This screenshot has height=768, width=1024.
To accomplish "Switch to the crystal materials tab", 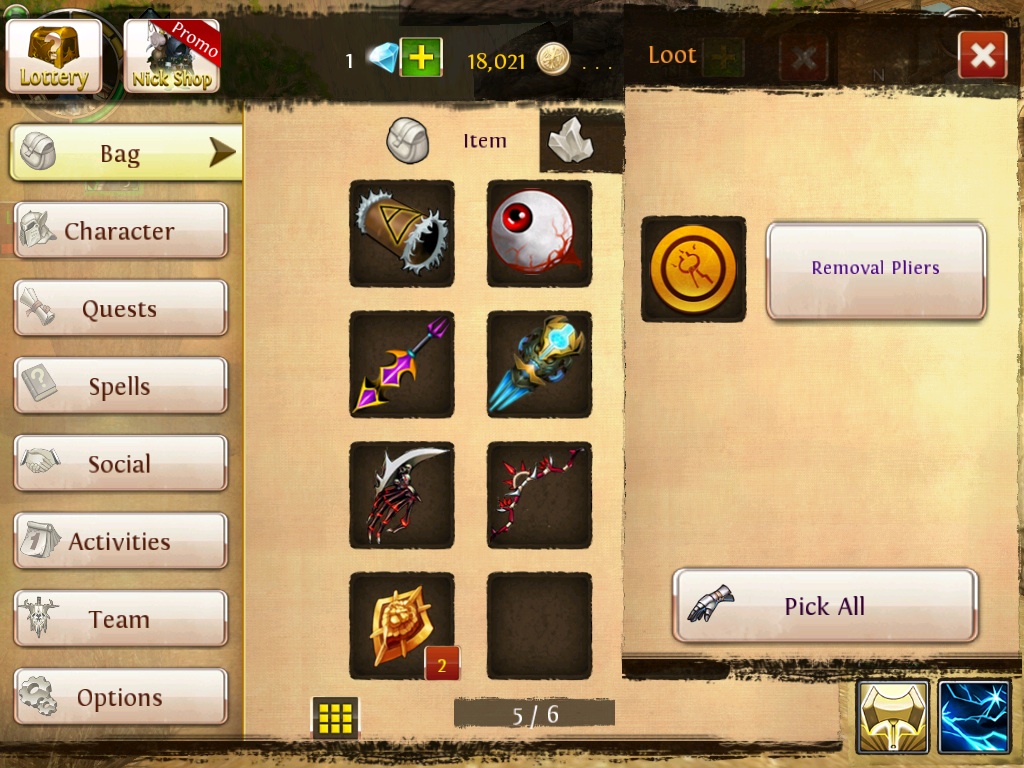I will point(573,141).
